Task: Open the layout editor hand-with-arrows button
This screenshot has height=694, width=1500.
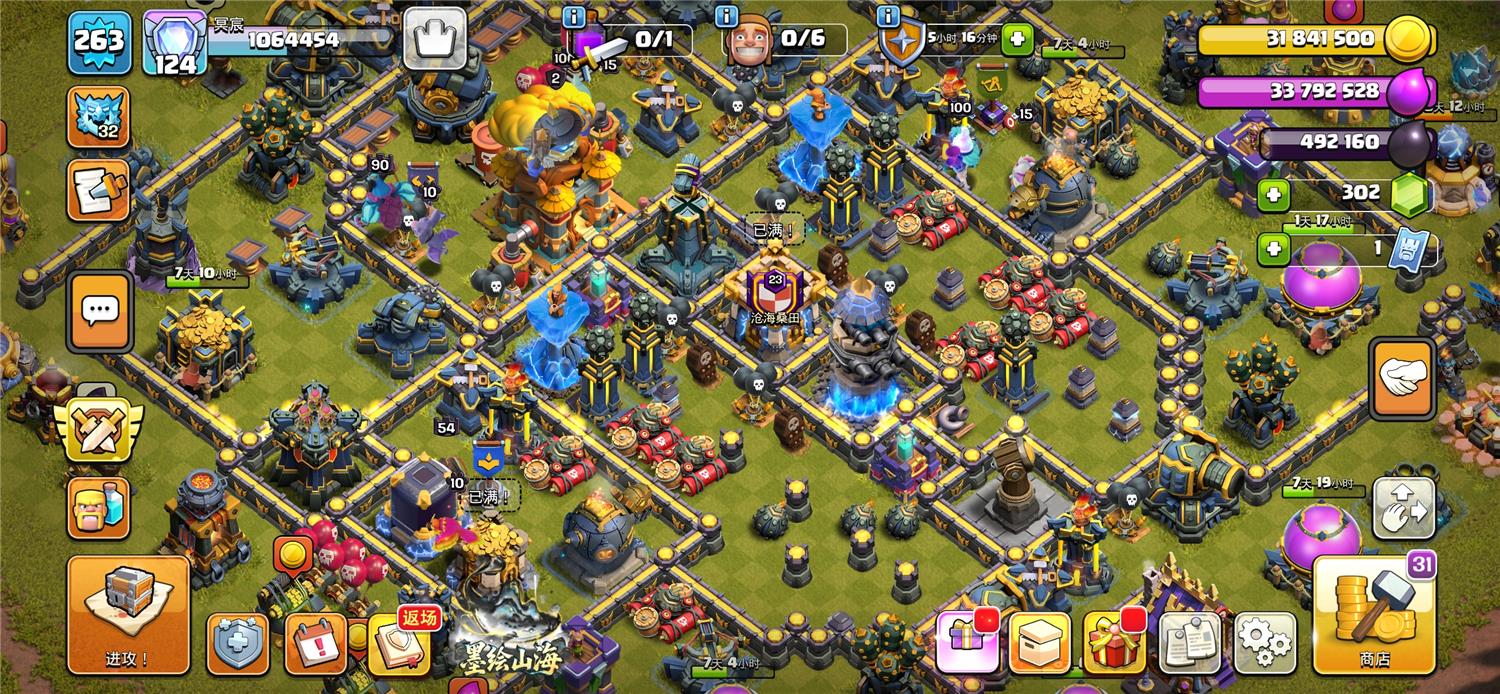Action: pyautogui.click(x=1403, y=509)
